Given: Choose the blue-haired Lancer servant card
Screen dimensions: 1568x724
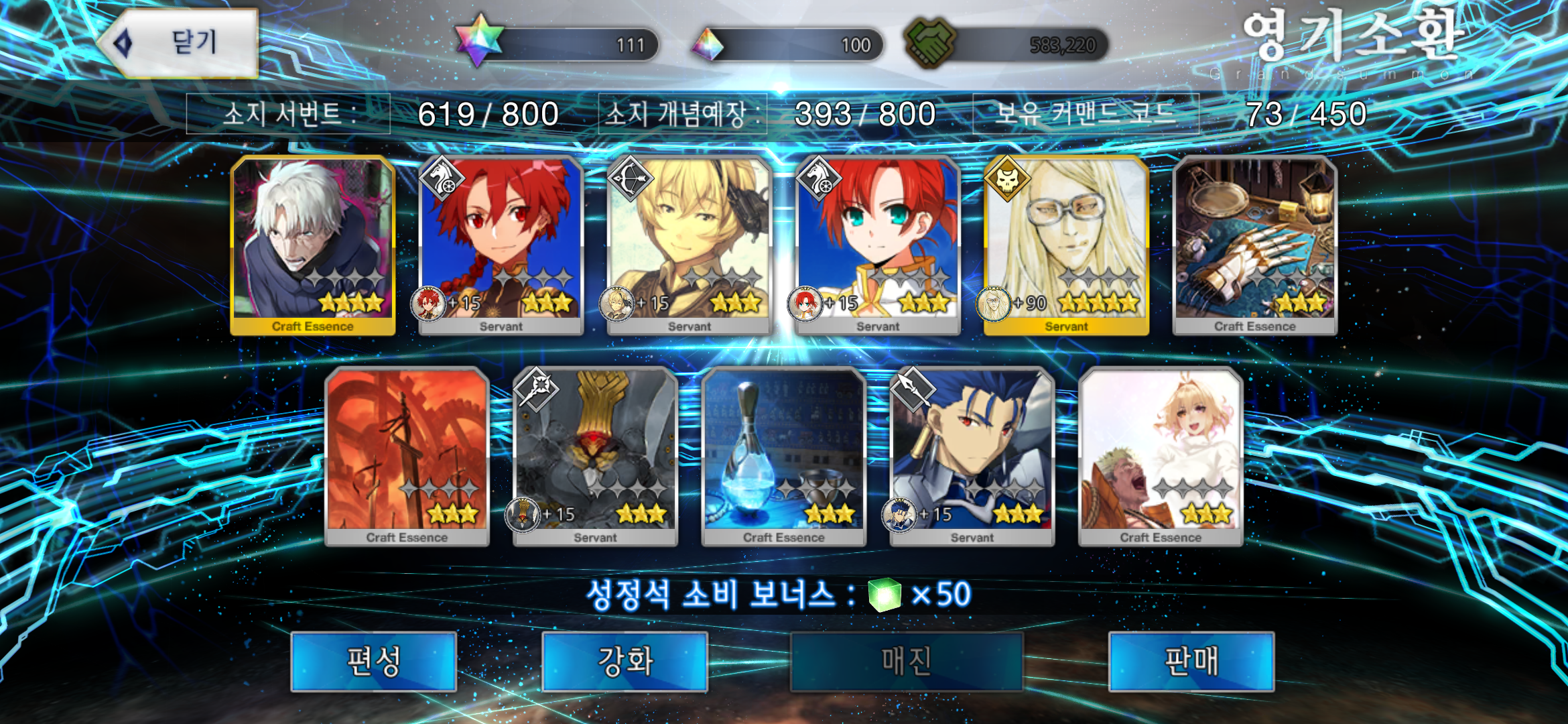Looking at the screenshot, I should 972,456.
